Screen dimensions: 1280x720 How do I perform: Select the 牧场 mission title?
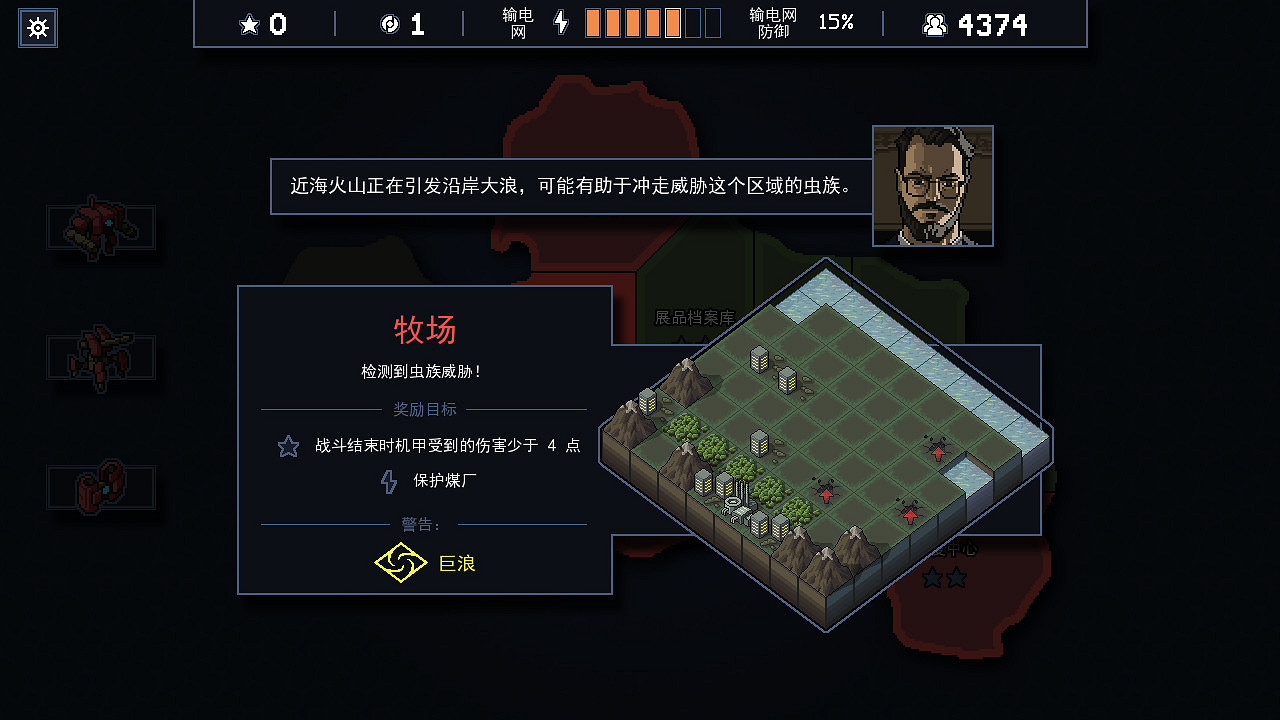[x=423, y=330]
